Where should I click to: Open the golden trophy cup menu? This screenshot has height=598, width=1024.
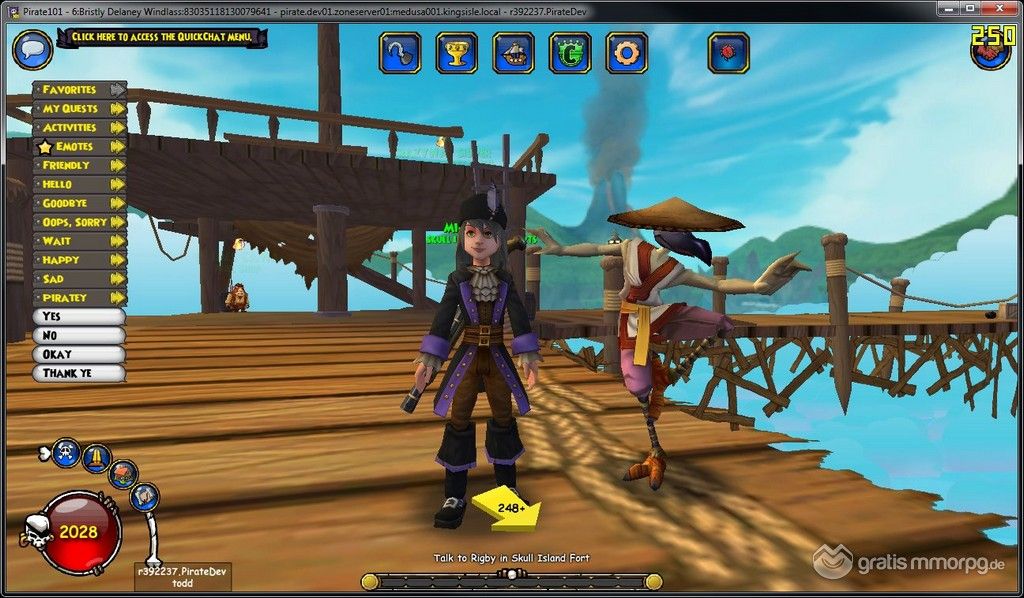click(x=456, y=53)
